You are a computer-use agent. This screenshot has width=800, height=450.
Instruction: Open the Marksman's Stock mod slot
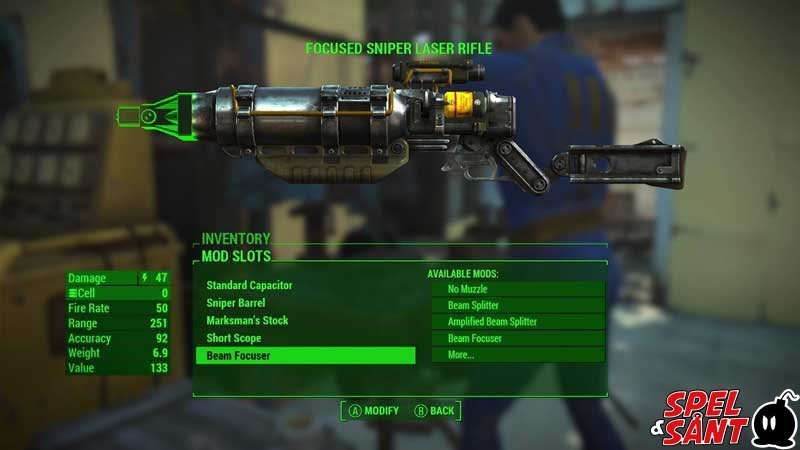(247, 320)
